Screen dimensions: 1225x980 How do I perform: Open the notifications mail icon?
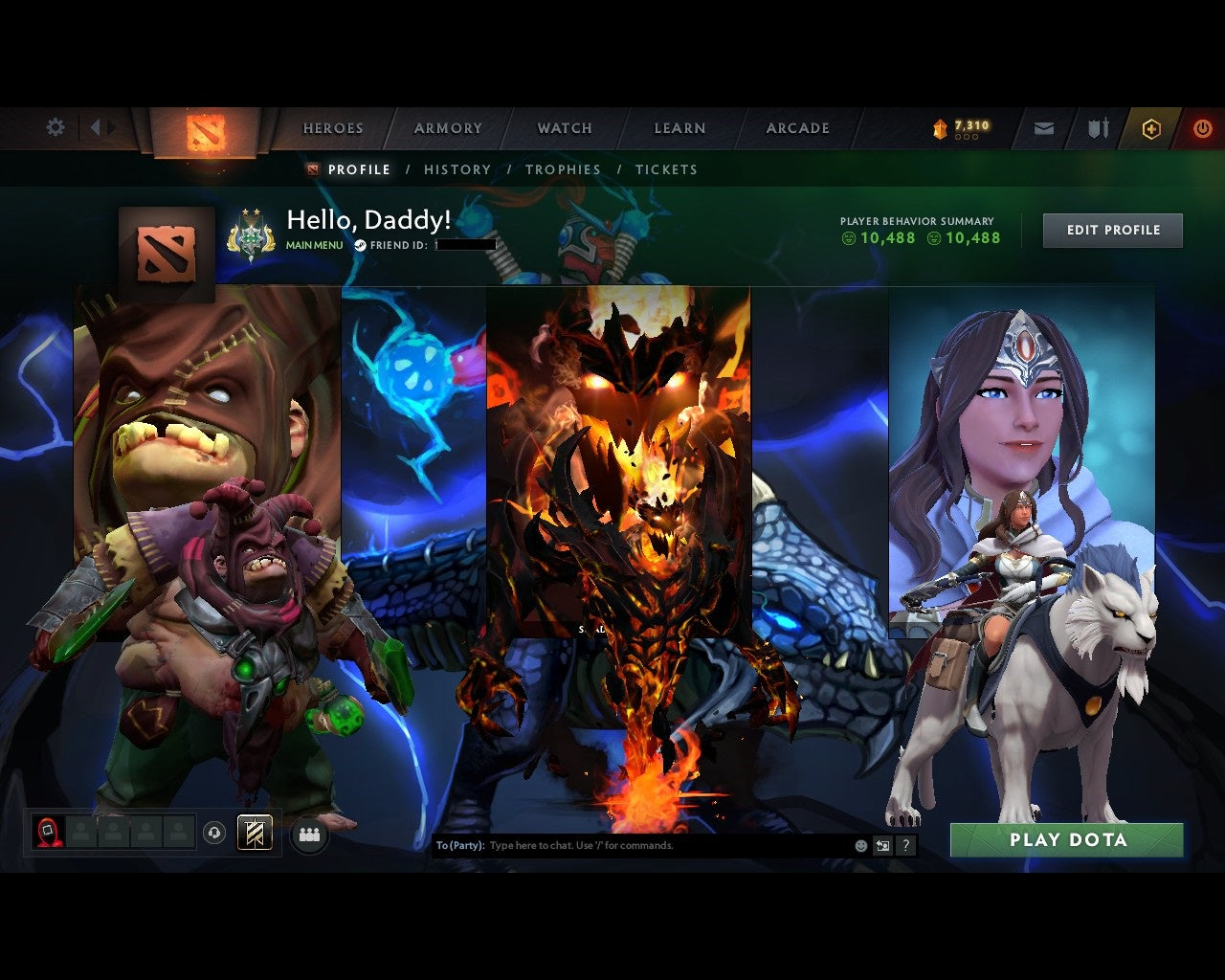coord(1043,127)
